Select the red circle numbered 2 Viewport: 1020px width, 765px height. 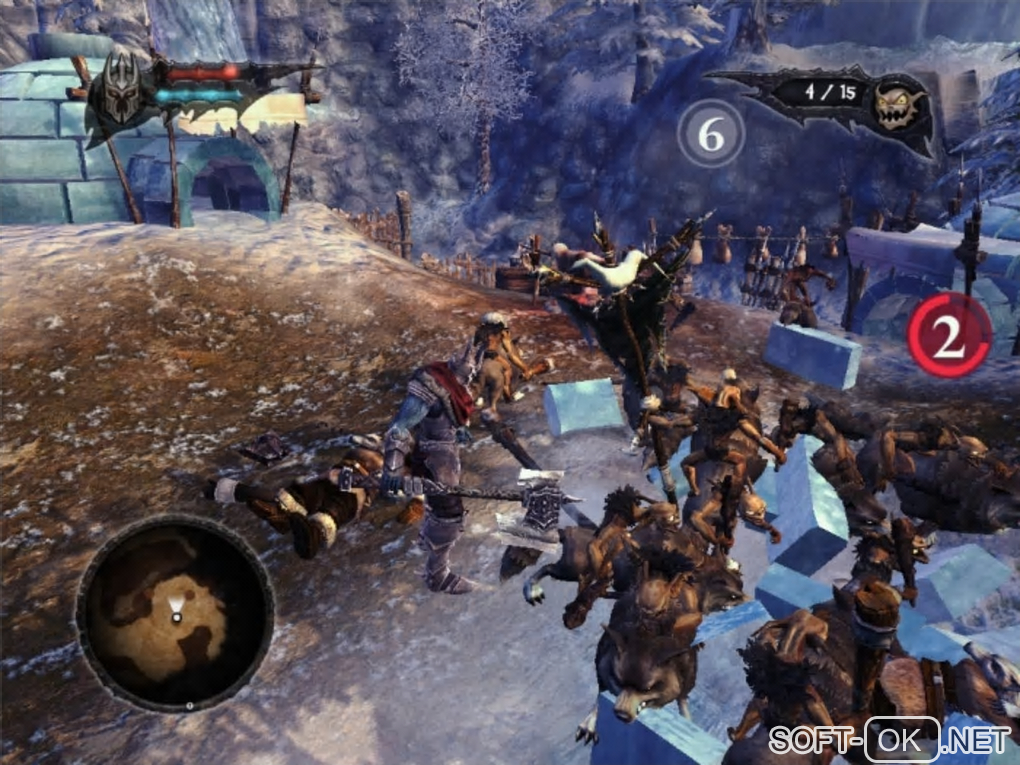(948, 335)
